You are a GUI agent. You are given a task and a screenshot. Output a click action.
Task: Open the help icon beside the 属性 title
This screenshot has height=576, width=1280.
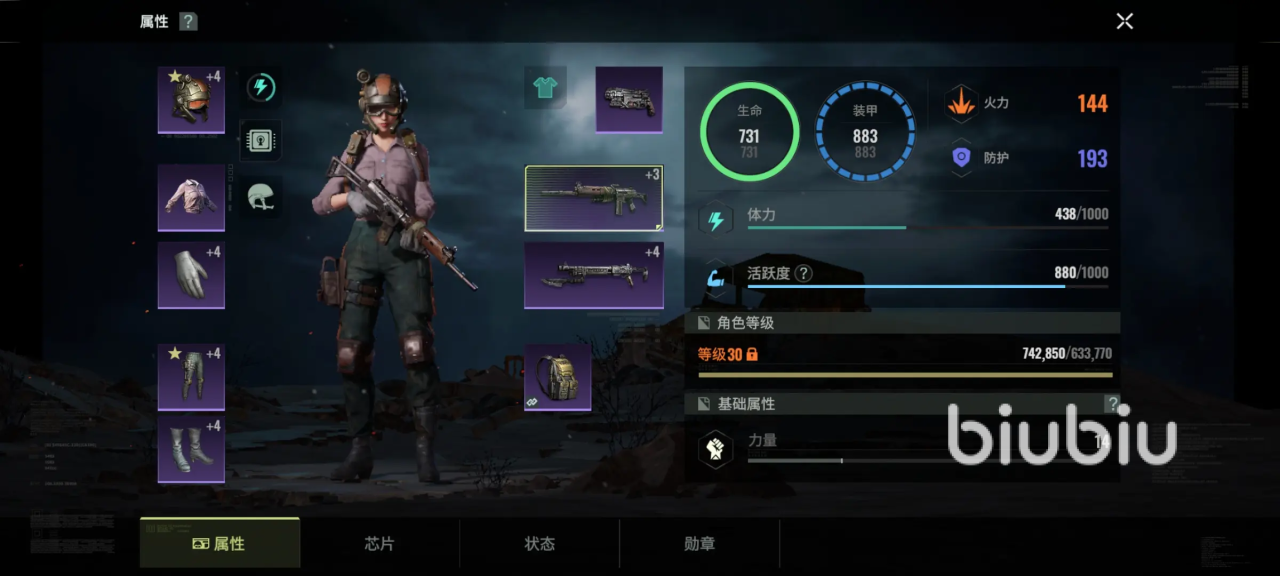(188, 21)
